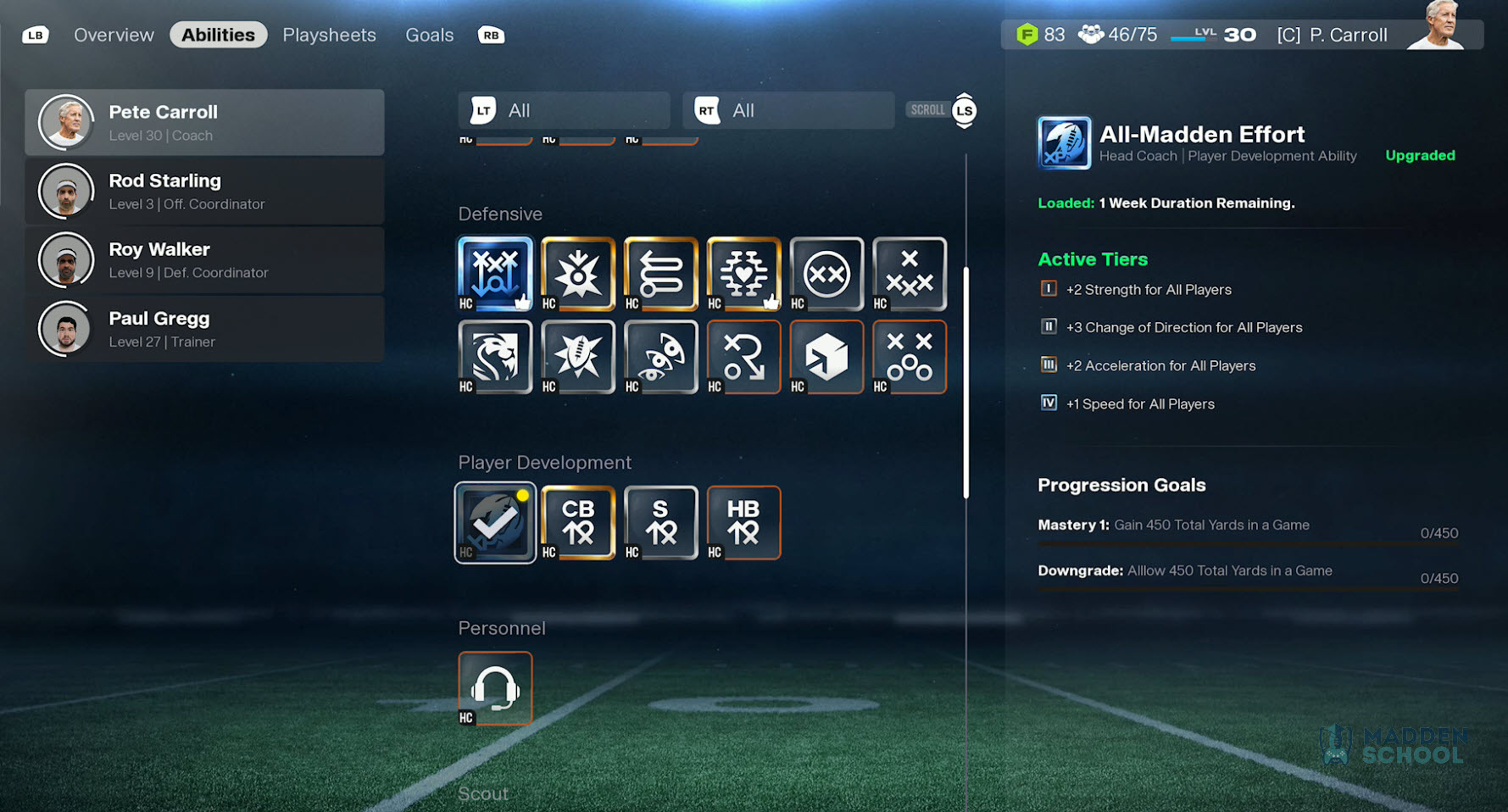Open the Goals tab
Viewport: 1508px width, 812px height.
(x=429, y=35)
